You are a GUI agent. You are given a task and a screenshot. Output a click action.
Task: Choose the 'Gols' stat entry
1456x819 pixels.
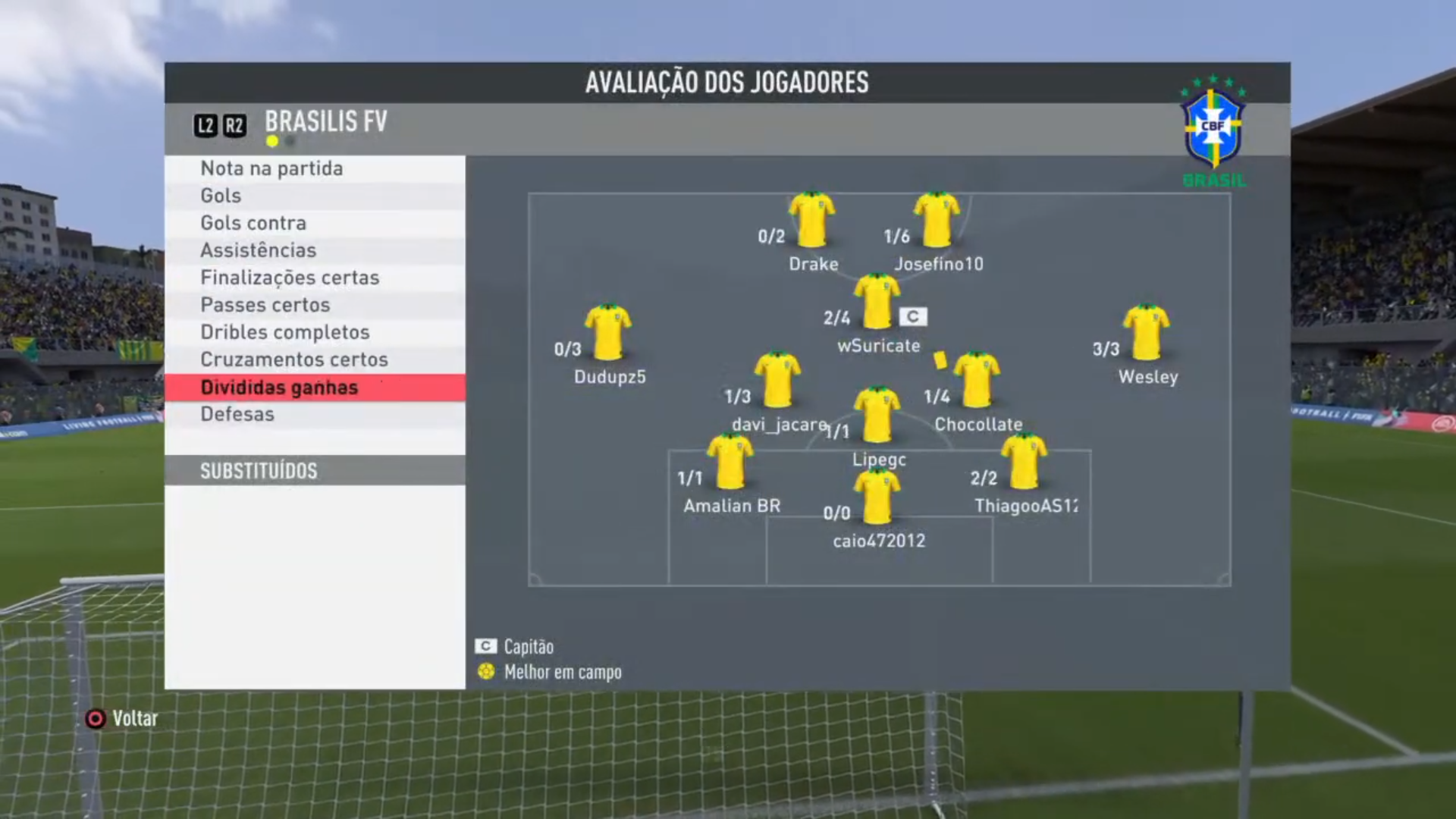click(314, 196)
